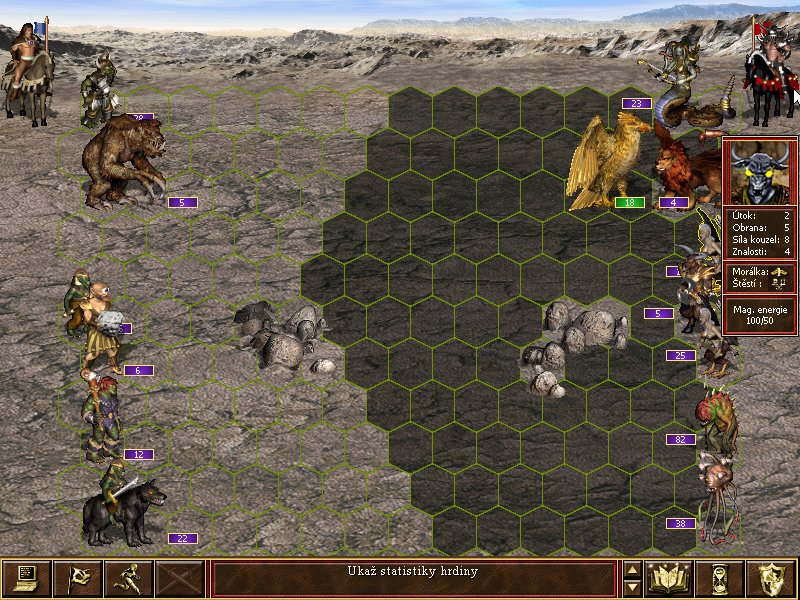Click the combat log message bar
The width and height of the screenshot is (800, 600).
413,578
